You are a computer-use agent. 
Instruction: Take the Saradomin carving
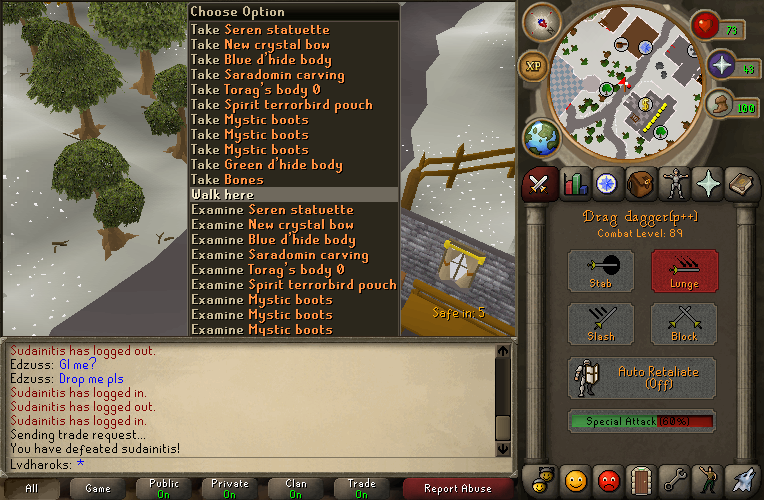point(267,75)
